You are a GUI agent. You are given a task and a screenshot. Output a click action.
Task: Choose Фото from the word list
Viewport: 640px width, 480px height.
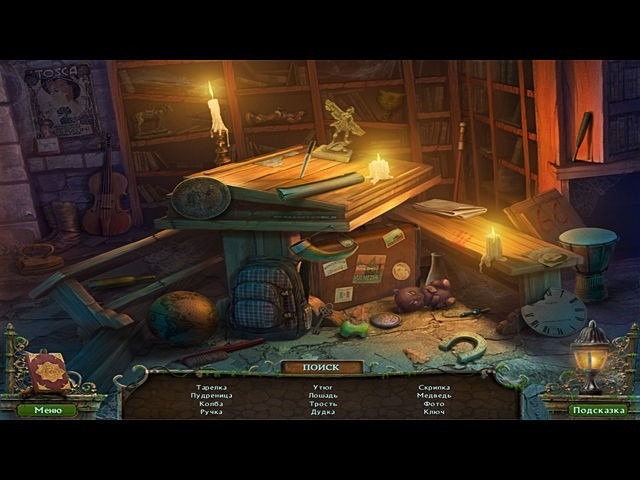click(434, 403)
